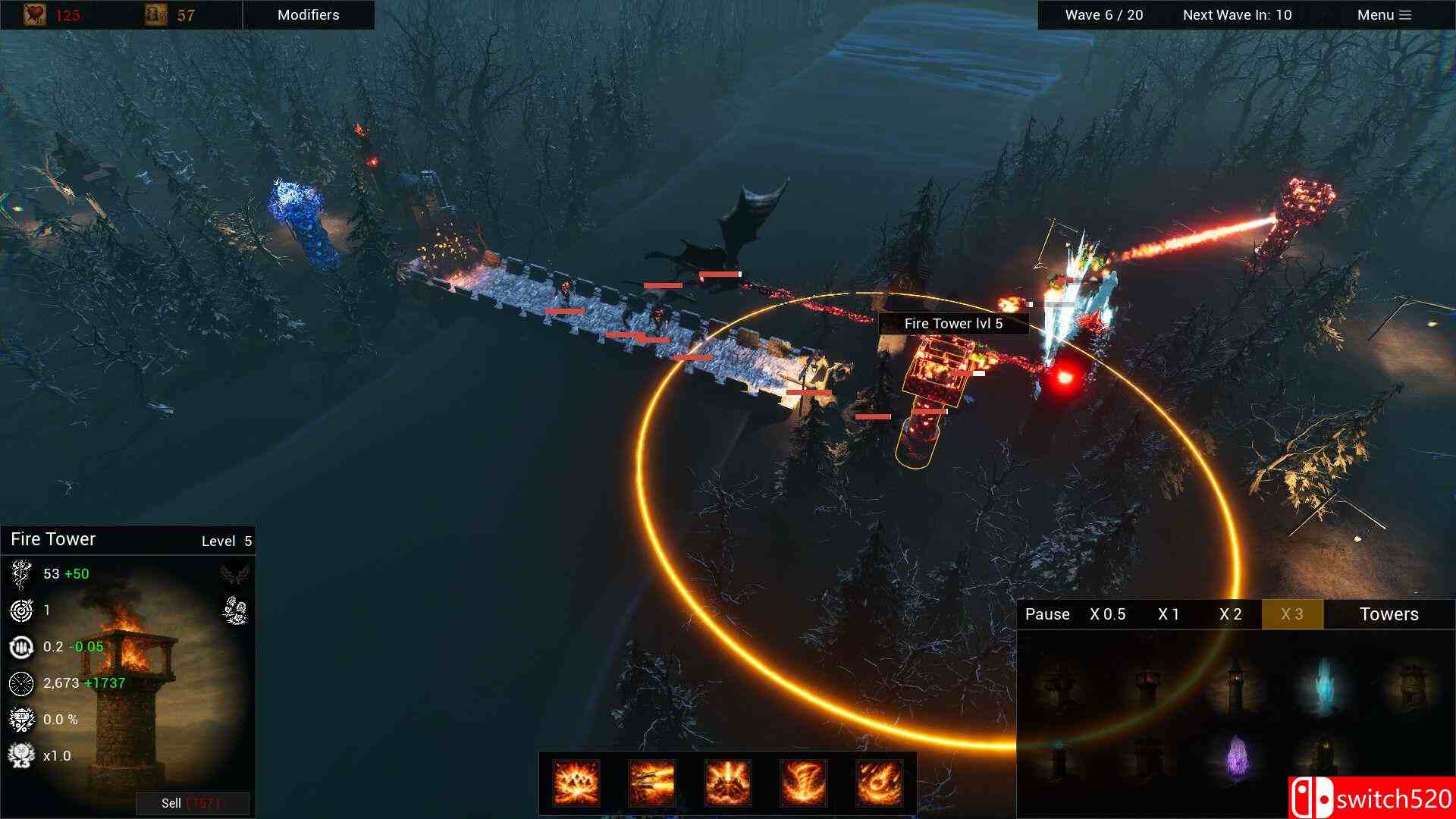Open the Modifiers panel

point(308,14)
